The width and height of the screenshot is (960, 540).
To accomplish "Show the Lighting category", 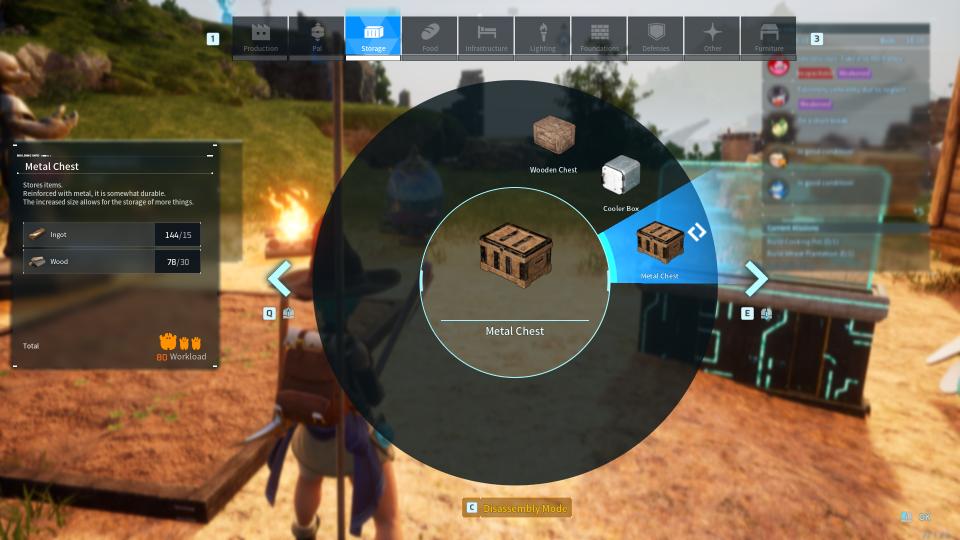I will pyautogui.click(x=543, y=37).
